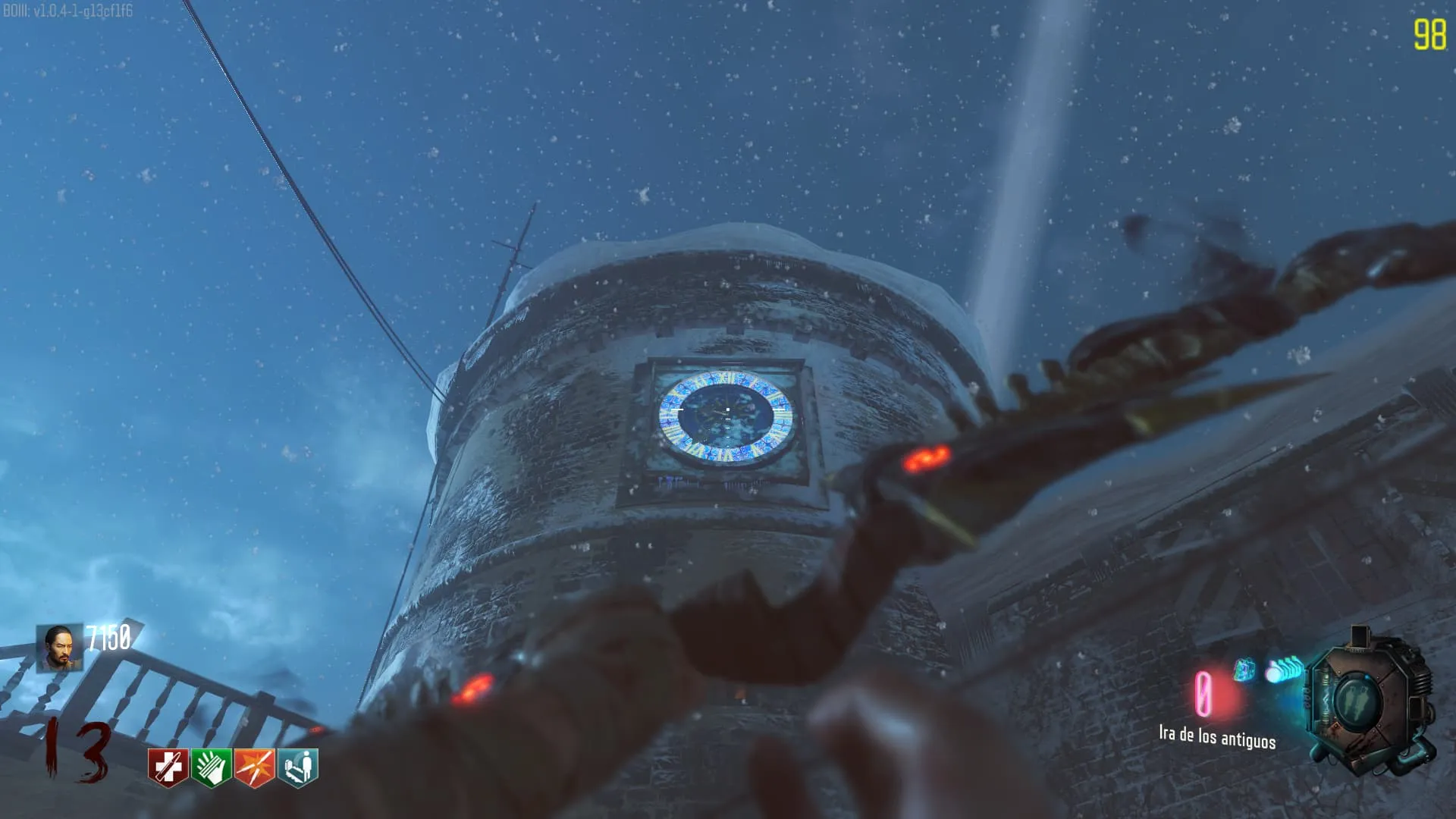Click the prismatic crystal equipment icon

pyautogui.click(x=1244, y=670)
